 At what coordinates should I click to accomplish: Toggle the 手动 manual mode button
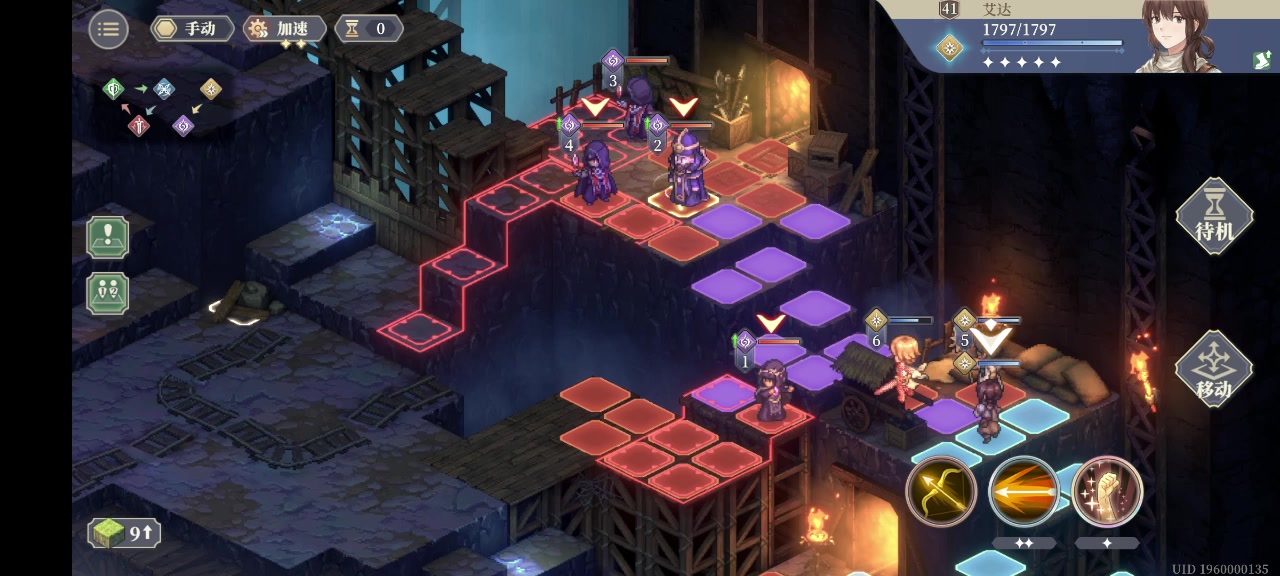tap(193, 29)
